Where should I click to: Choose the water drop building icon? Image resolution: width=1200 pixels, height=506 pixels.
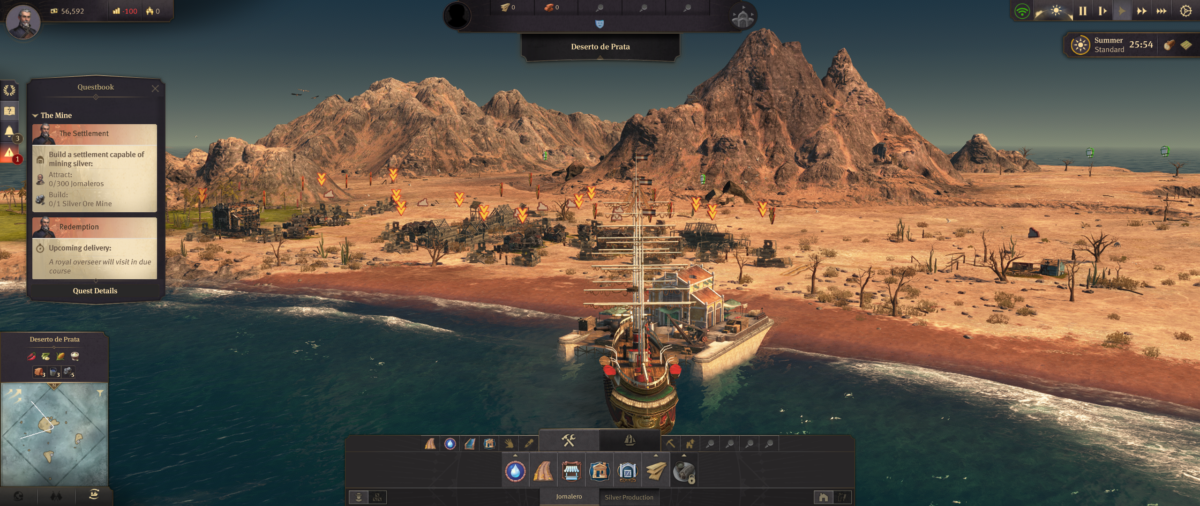coord(516,470)
